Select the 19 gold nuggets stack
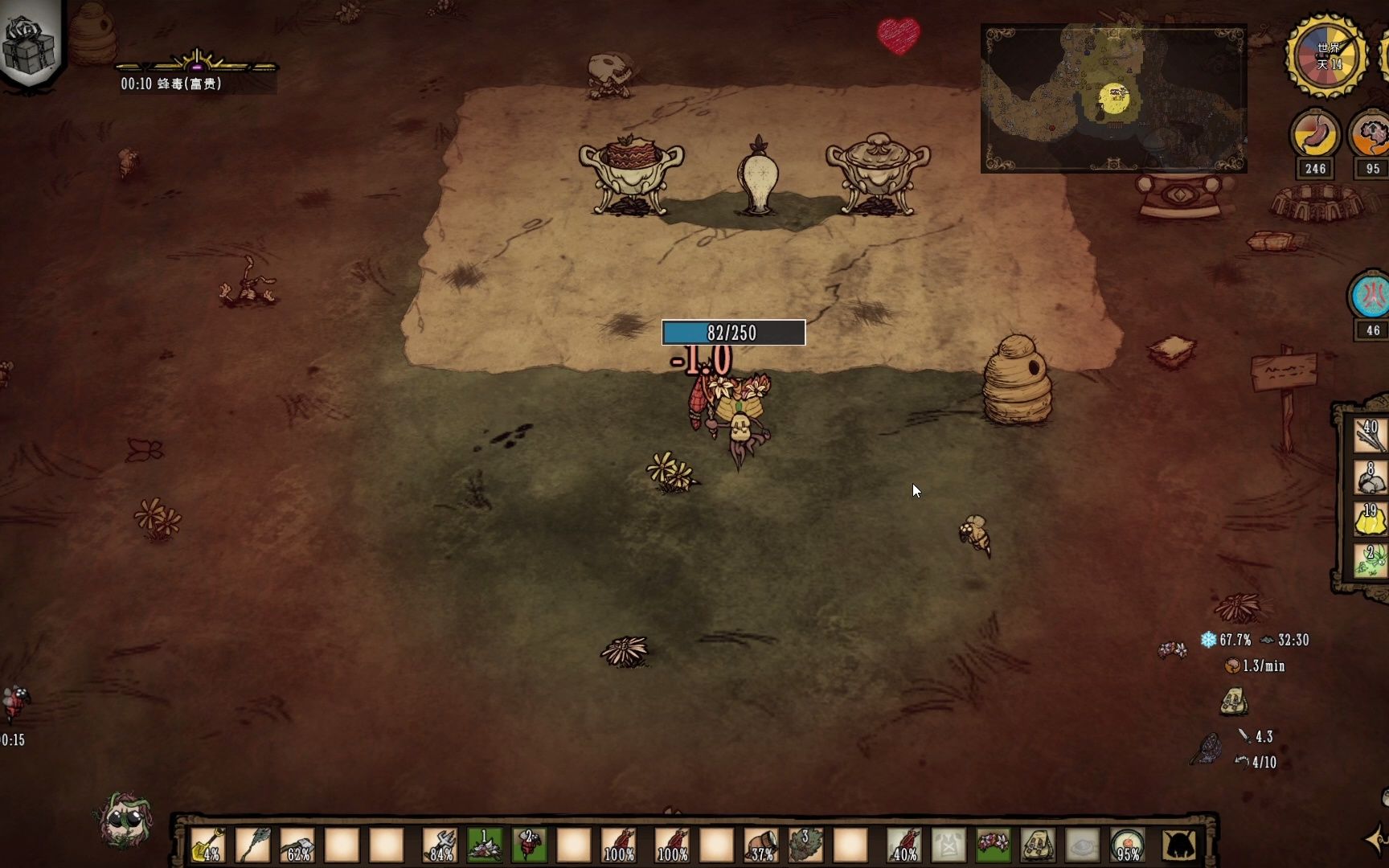 coord(1370,519)
